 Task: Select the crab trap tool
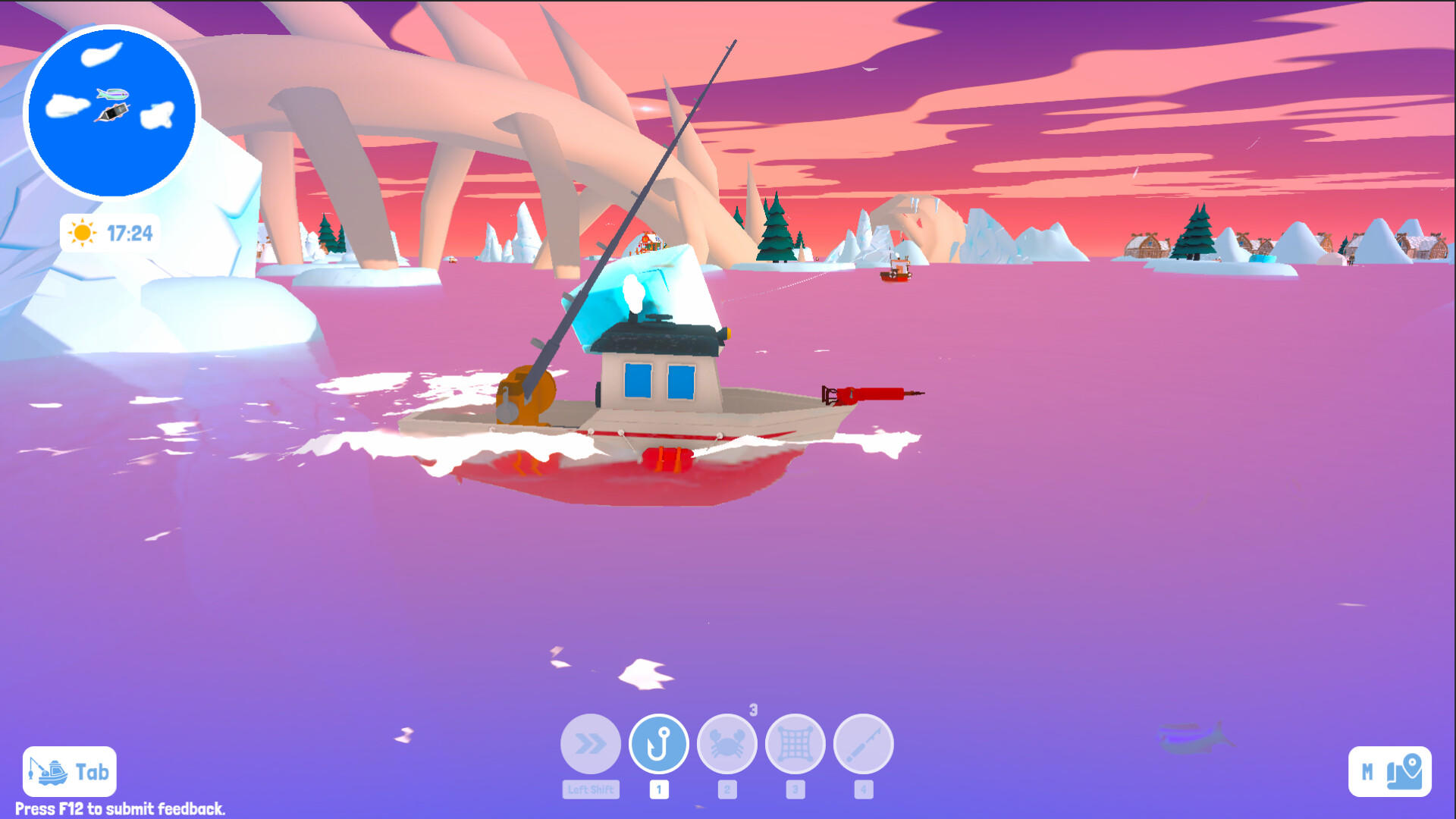(727, 744)
